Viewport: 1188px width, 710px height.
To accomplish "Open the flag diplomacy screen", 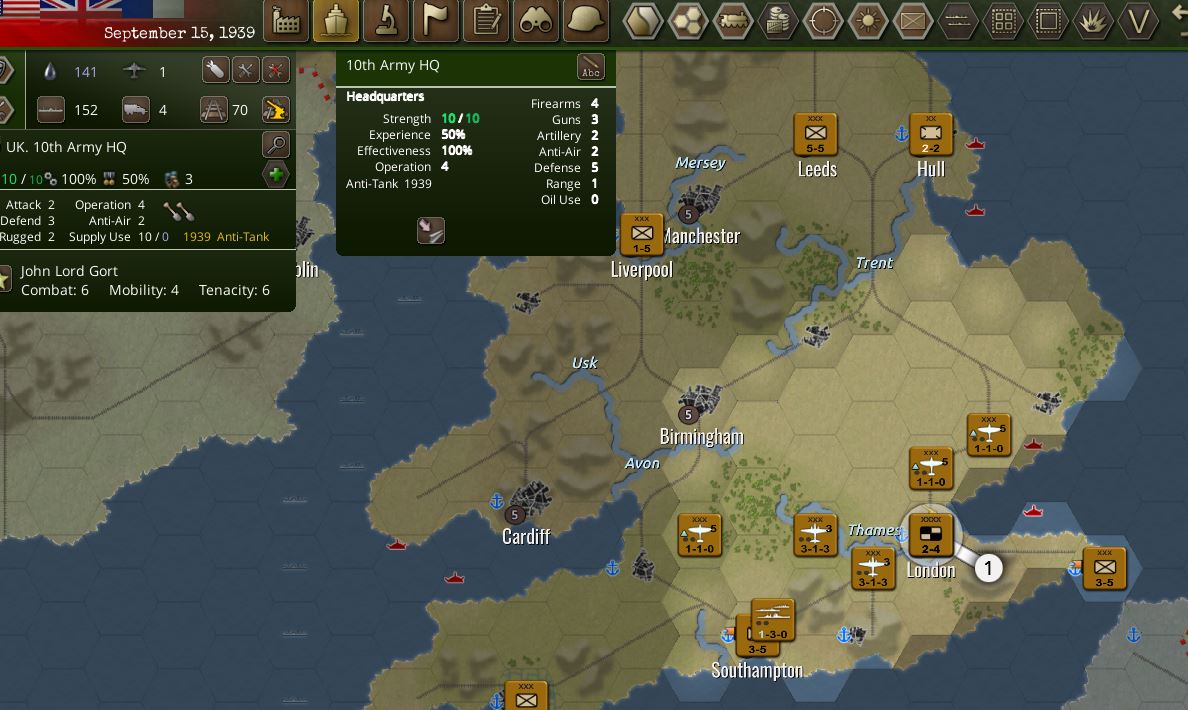I will tap(436, 20).
